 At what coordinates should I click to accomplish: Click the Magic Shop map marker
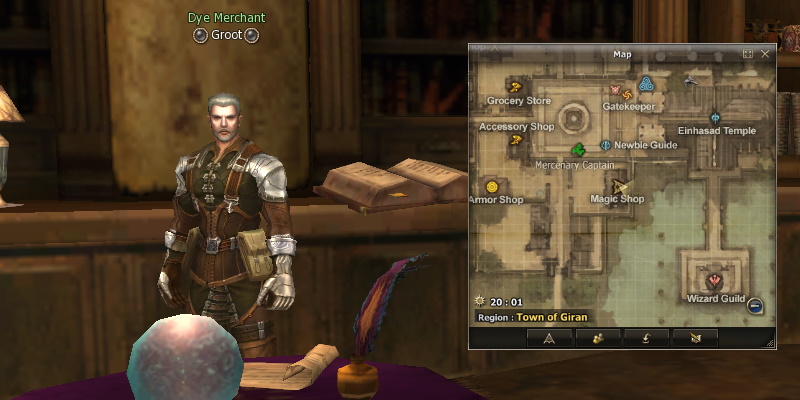[620, 186]
